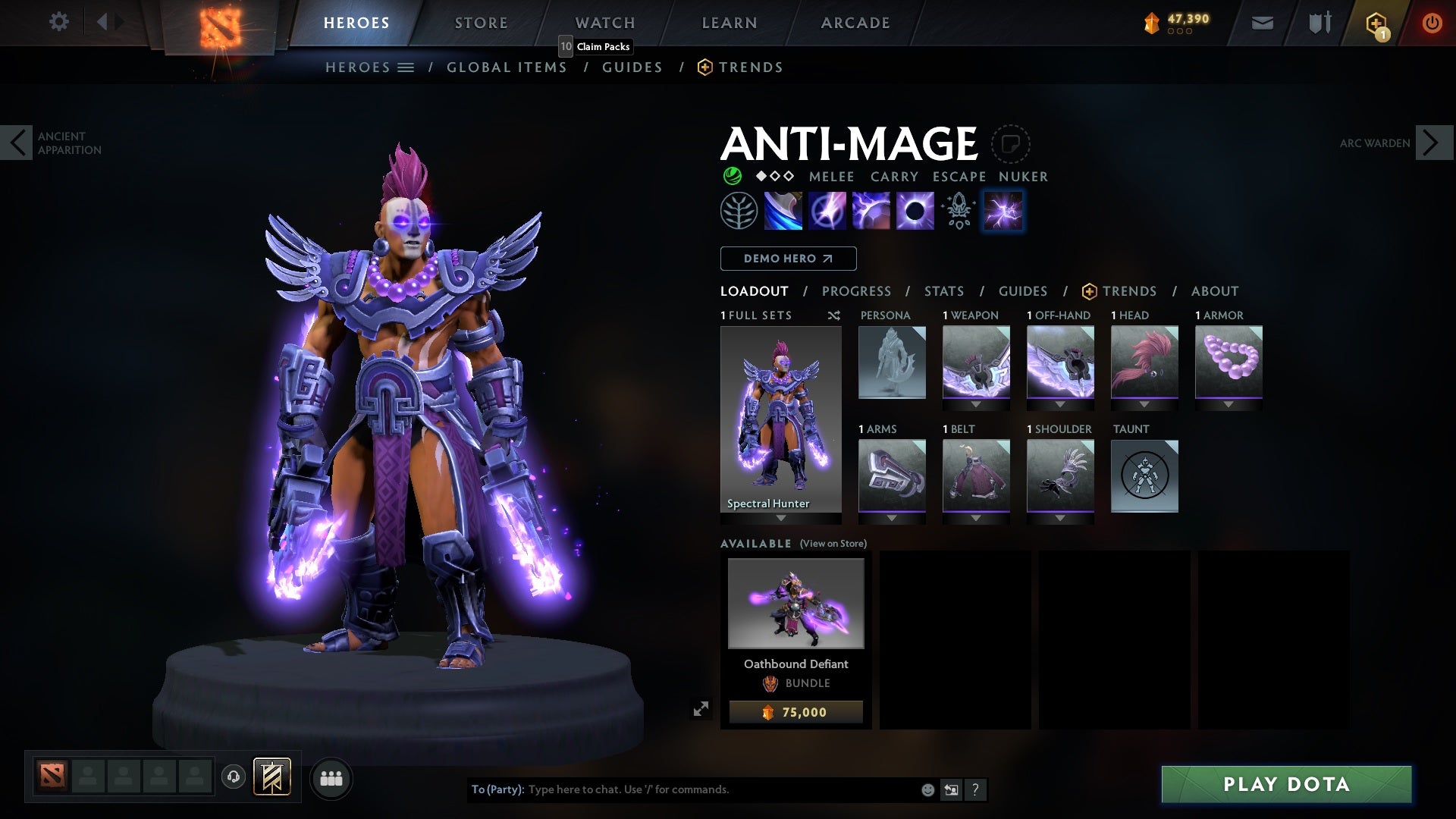Toggle fullscreen hero preview expand arrows
Image resolution: width=1456 pixels, height=819 pixels.
tap(701, 707)
